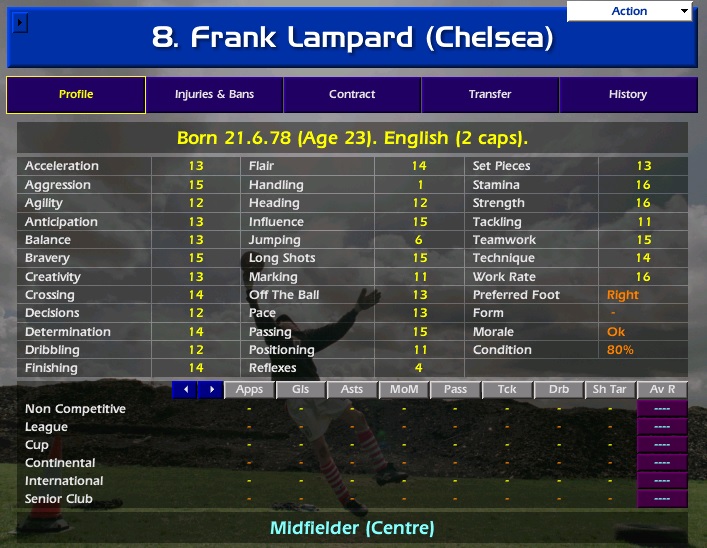
Task: Show the Contract tab
Action: [x=352, y=95]
